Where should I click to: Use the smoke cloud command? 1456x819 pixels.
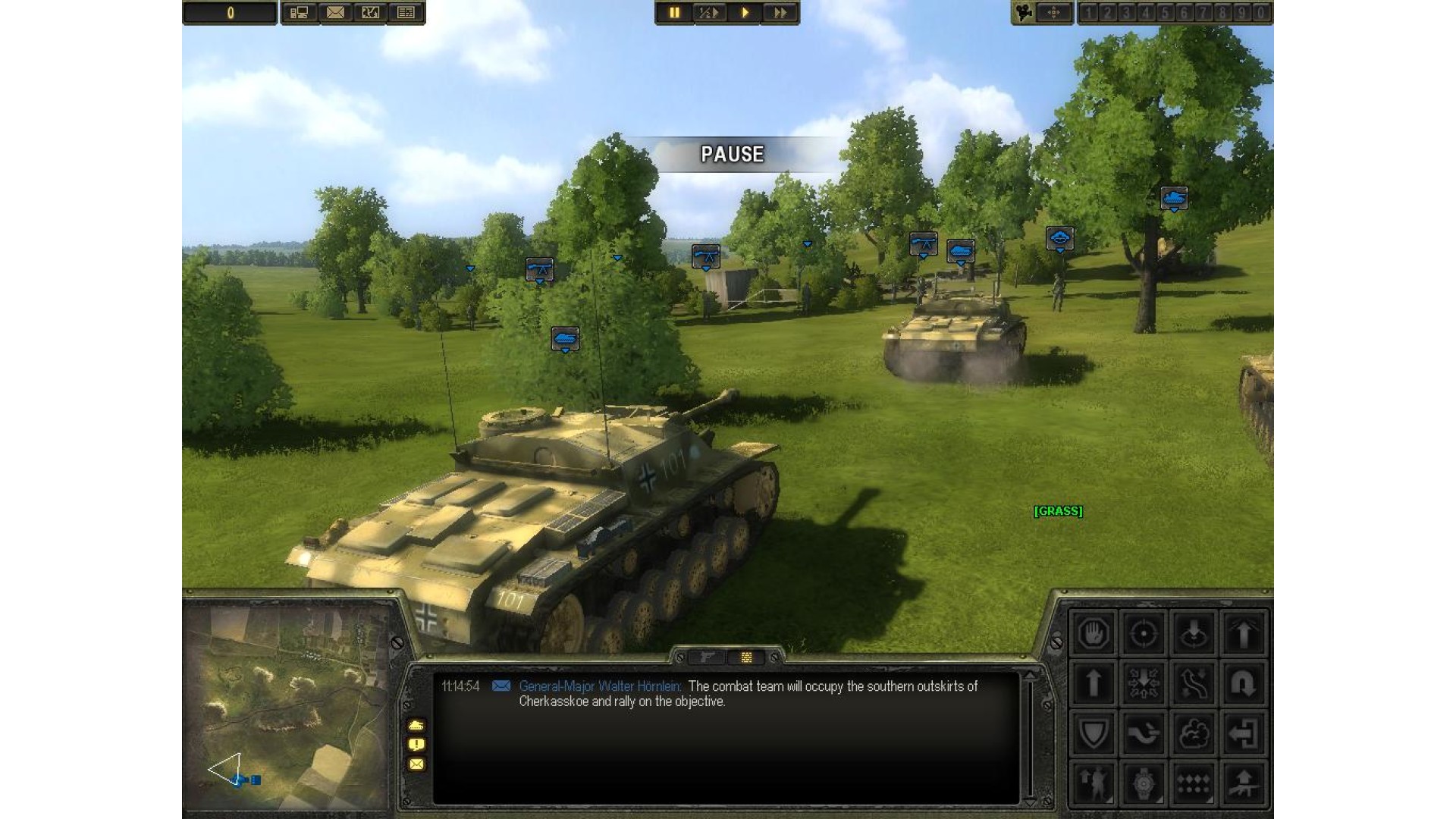pos(1193,733)
